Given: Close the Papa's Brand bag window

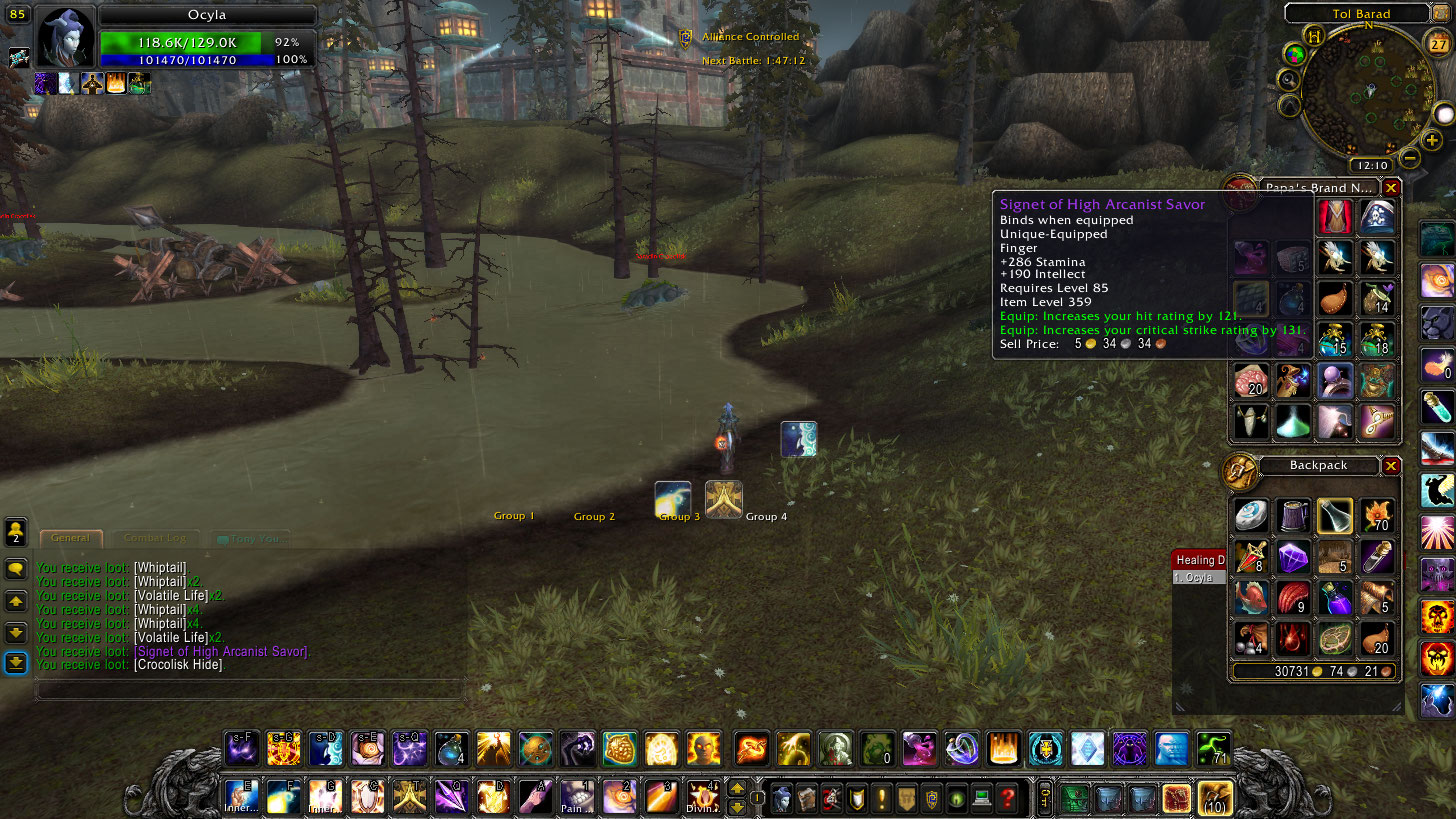Looking at the screenshot, I should click(1391, 187).
